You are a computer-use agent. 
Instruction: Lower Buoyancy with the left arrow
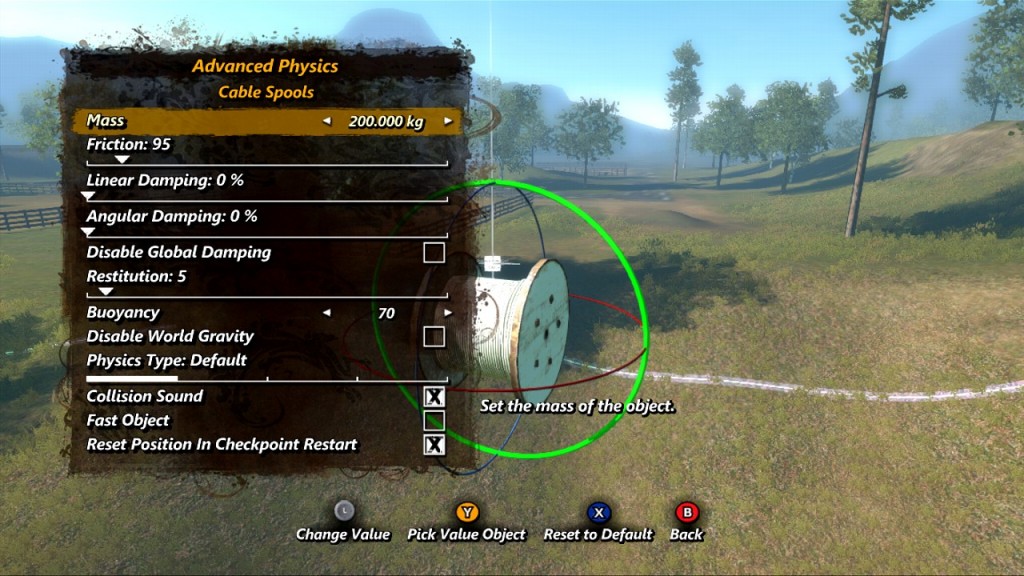325,313
